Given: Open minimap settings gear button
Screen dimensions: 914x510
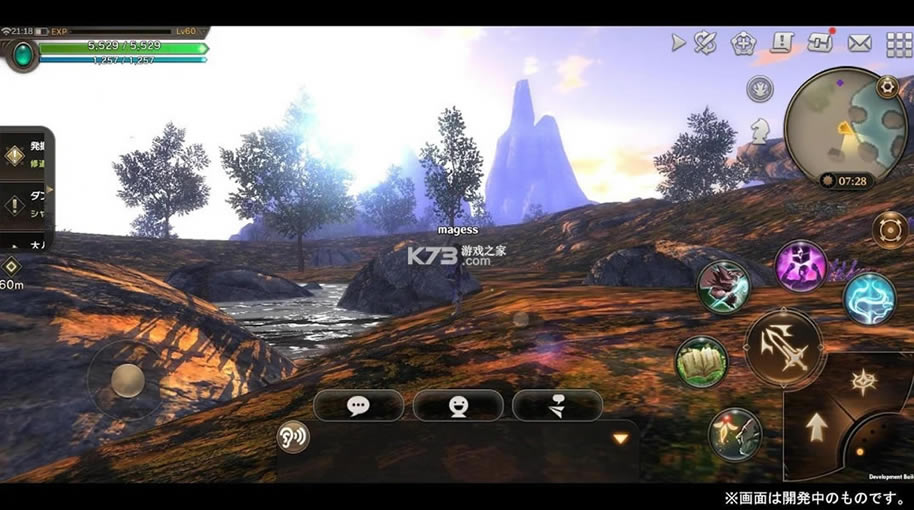Looking at the screenshot, I should coord(886,87).
